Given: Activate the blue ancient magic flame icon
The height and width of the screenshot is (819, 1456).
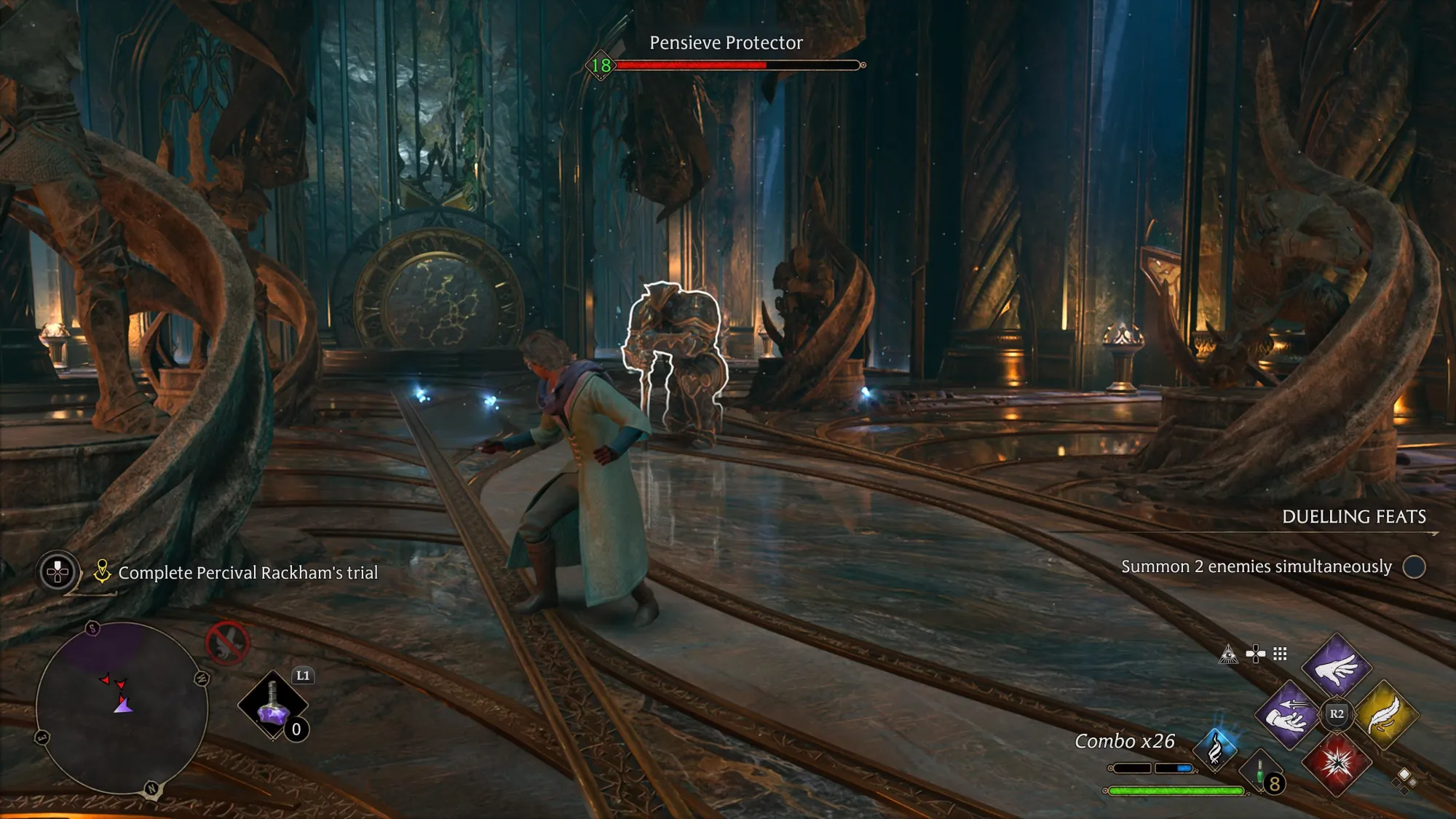Looking at the screenshot, I should click(1215, 748).
